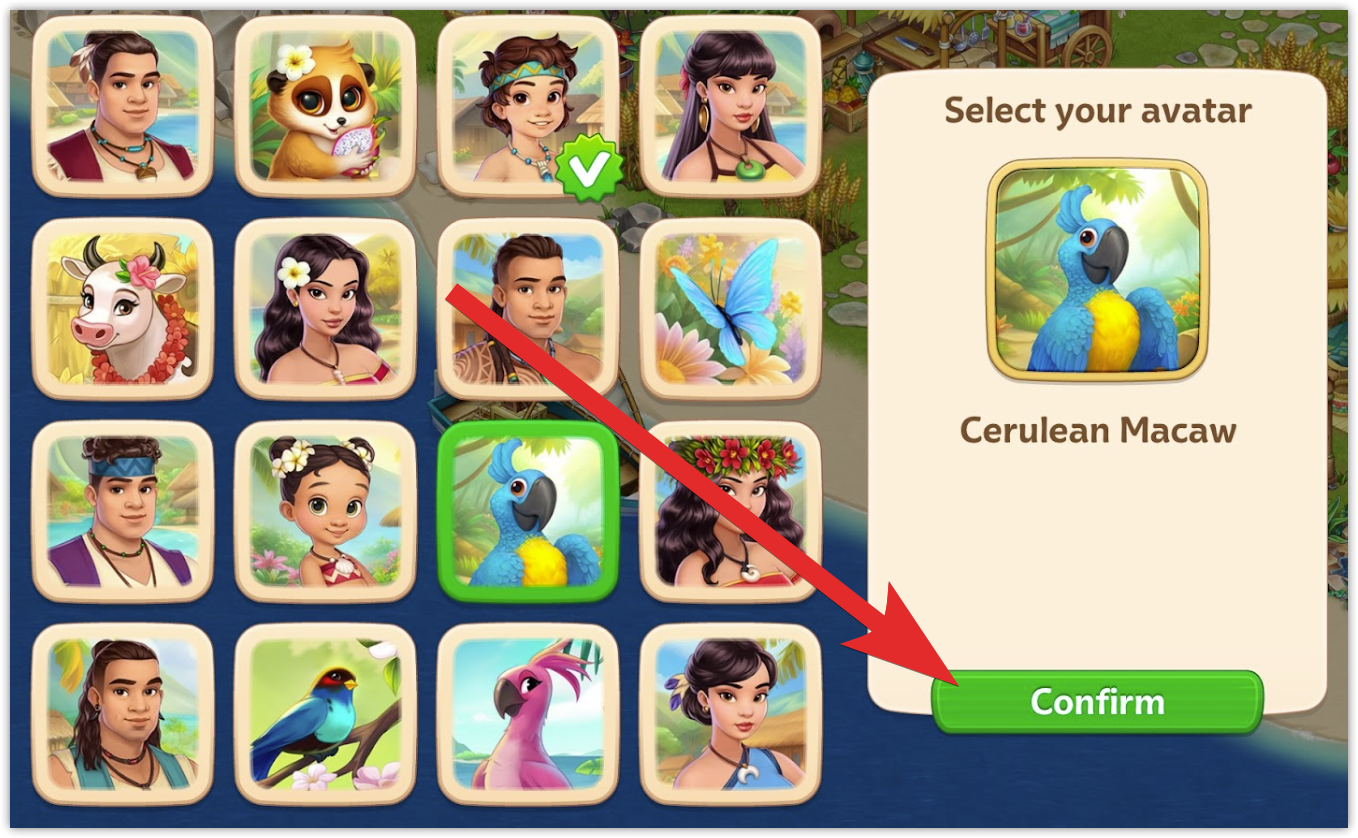Image resolution: width=1358 pixels, height=838 pixels.
Task: Select the man with feather and red vest avatar
Action: [123, 107]
